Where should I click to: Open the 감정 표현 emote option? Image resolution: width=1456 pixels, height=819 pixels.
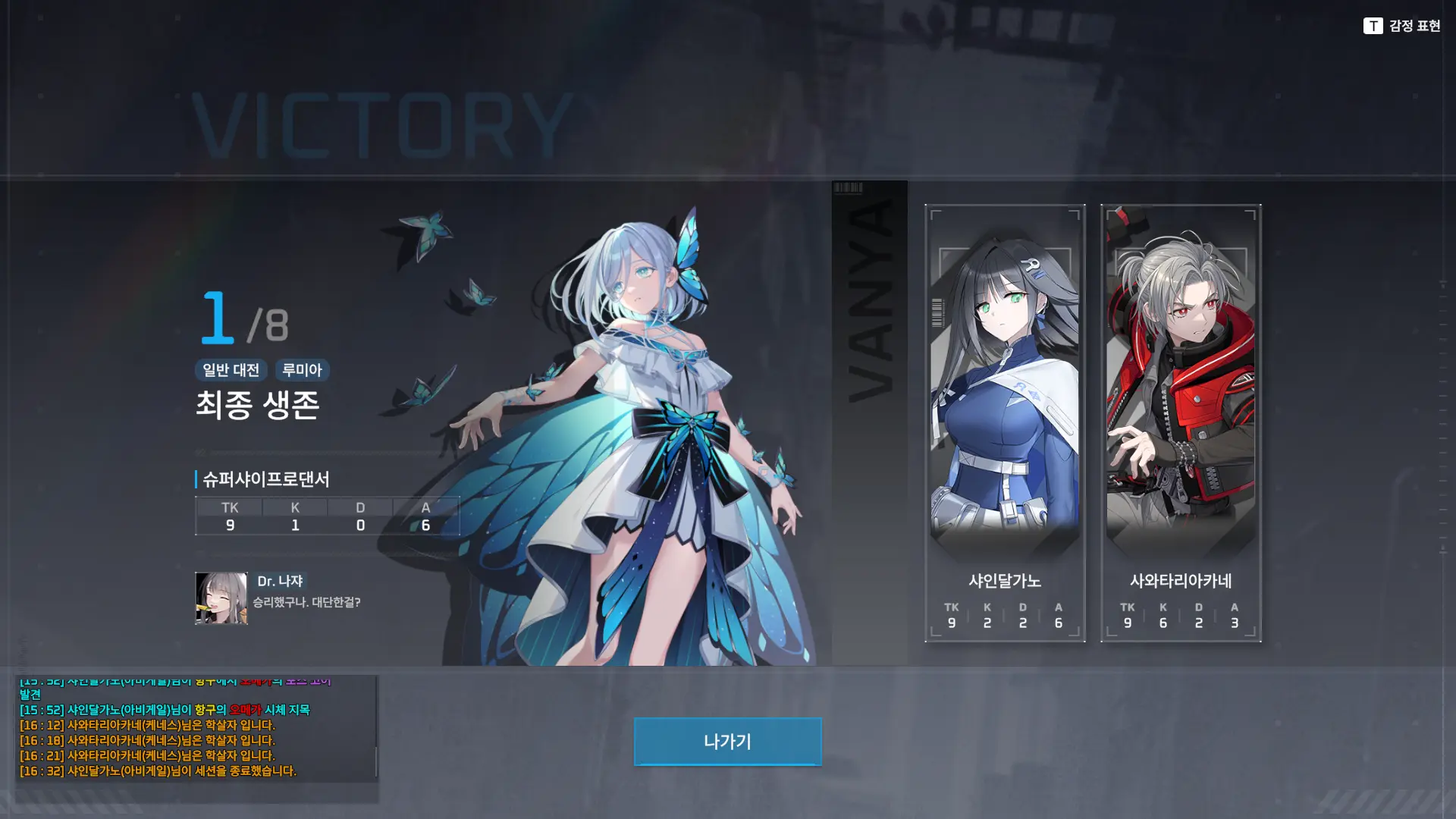[1402, 26]
